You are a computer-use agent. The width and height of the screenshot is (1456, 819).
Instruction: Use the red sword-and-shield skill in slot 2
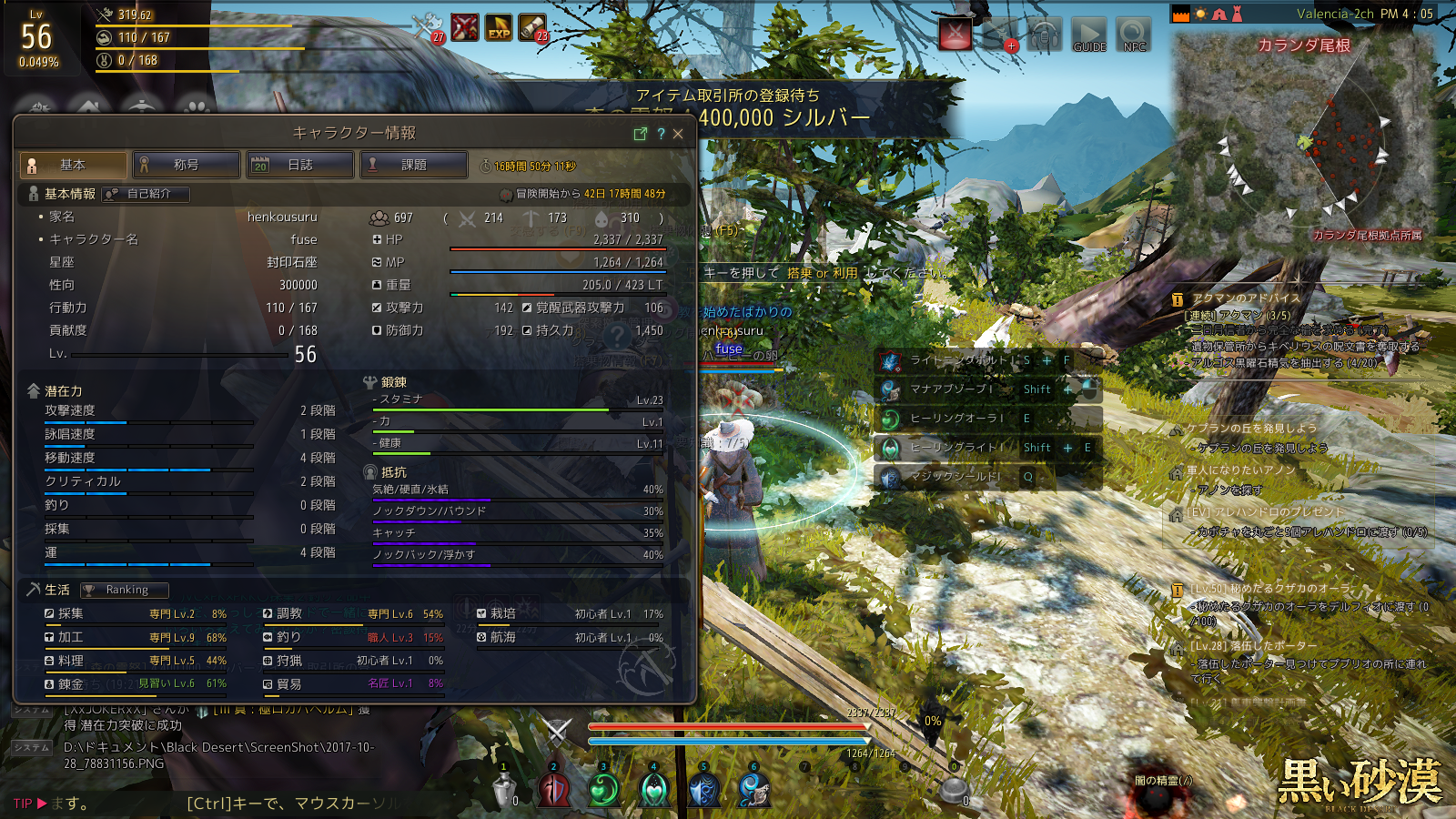[x=553, y=790]
